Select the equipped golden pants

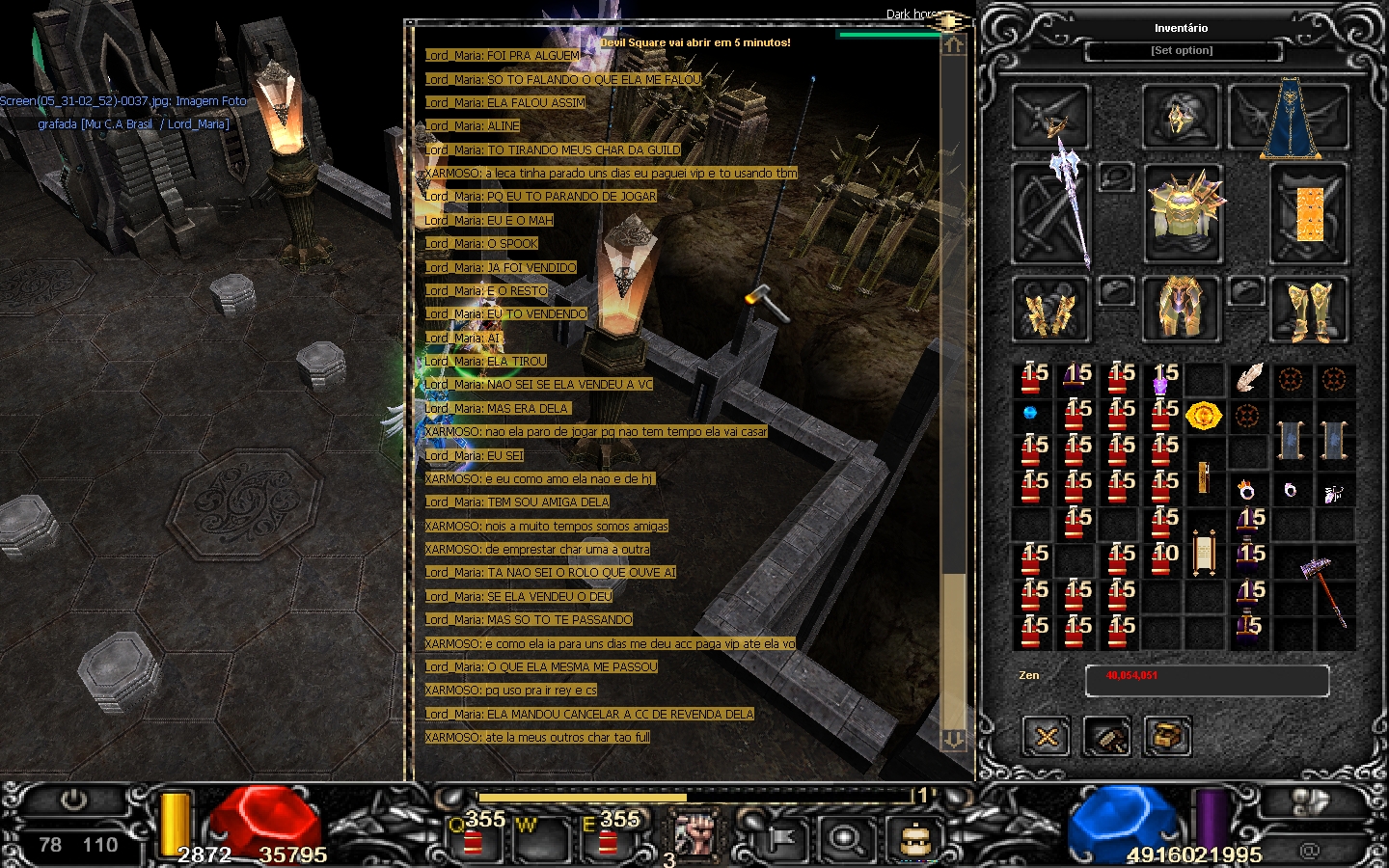pyautogui.click(x=1180, y=309)
